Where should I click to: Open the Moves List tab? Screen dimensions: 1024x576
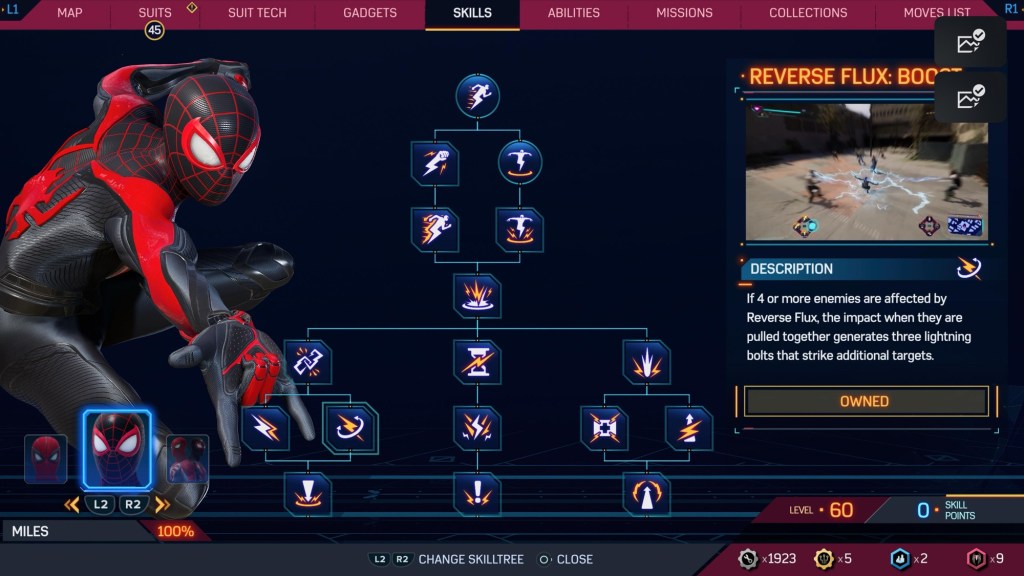[x=936, y=13]
